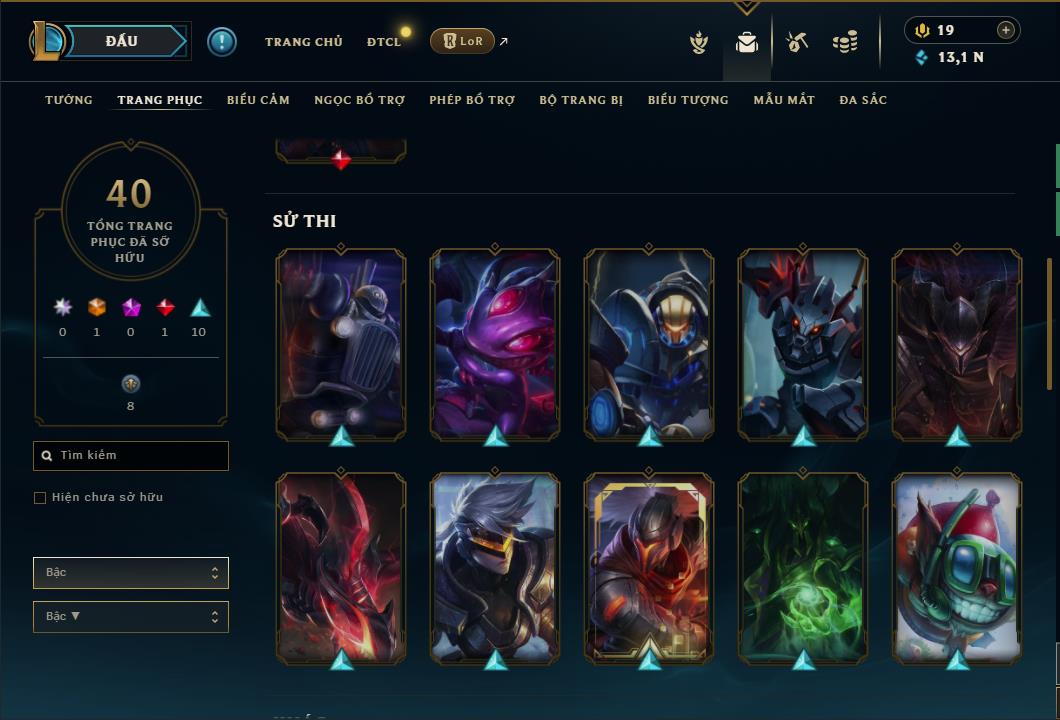Show the BỘ TRANG BỊ tab

tap(581, 100)
